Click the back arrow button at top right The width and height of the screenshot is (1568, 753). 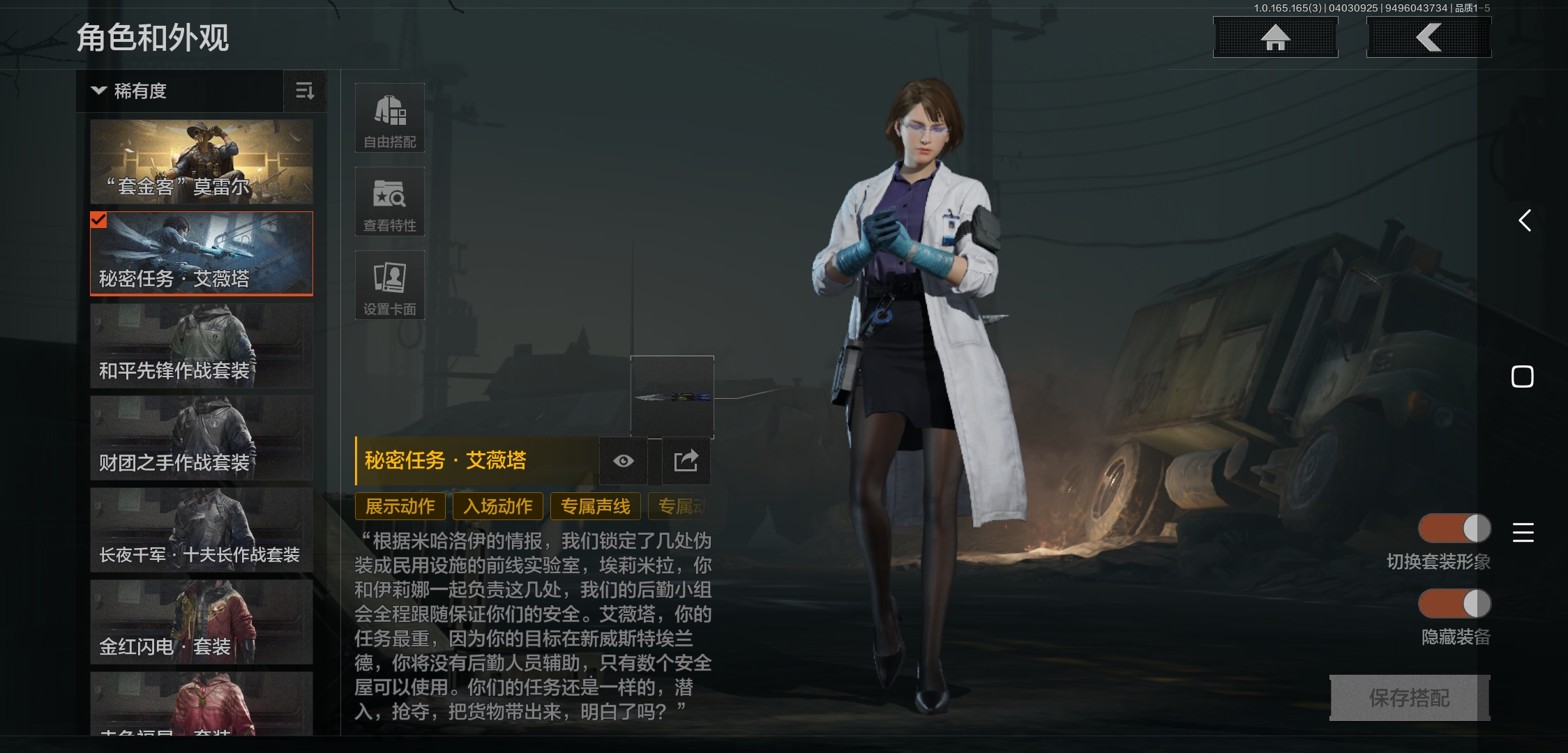pyautogui.click(x=1428, y=38)
